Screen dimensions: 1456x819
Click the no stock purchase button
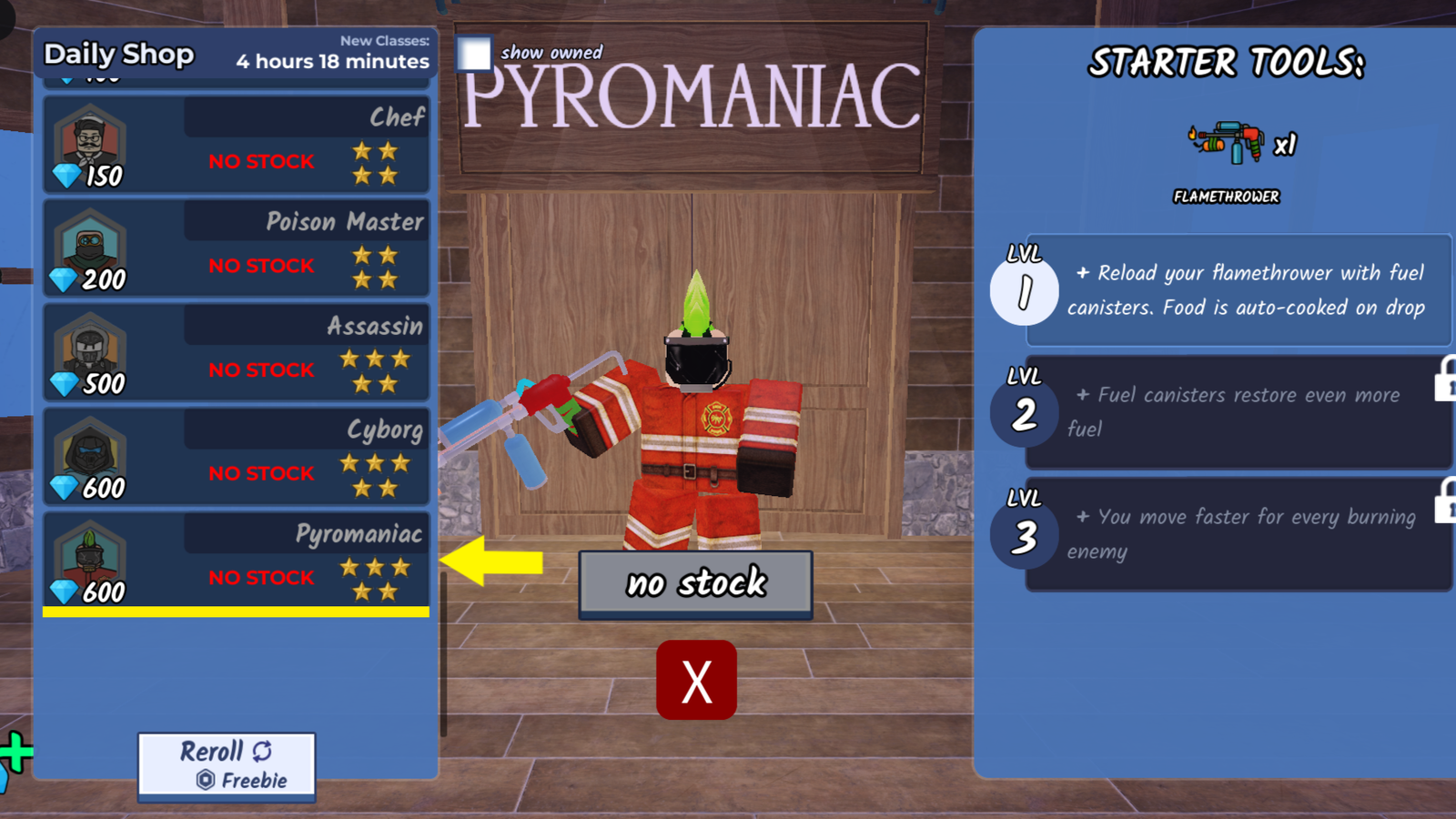tap(695, 583)
